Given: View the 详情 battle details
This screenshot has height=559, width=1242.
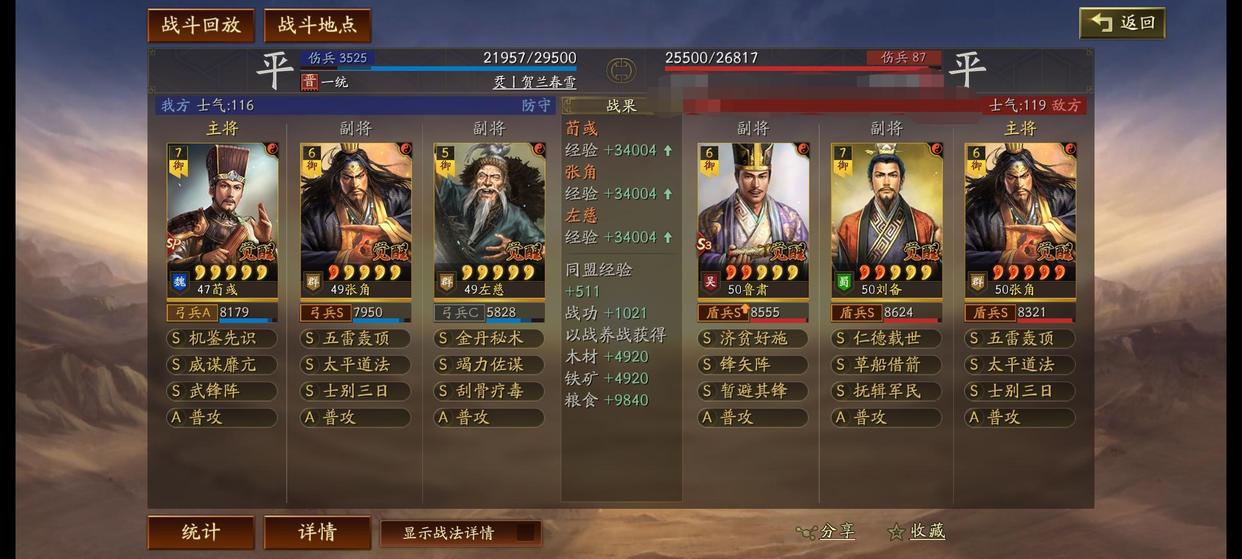Looking at the screenshot, I should pyautogui.click(x=317, y=532).
